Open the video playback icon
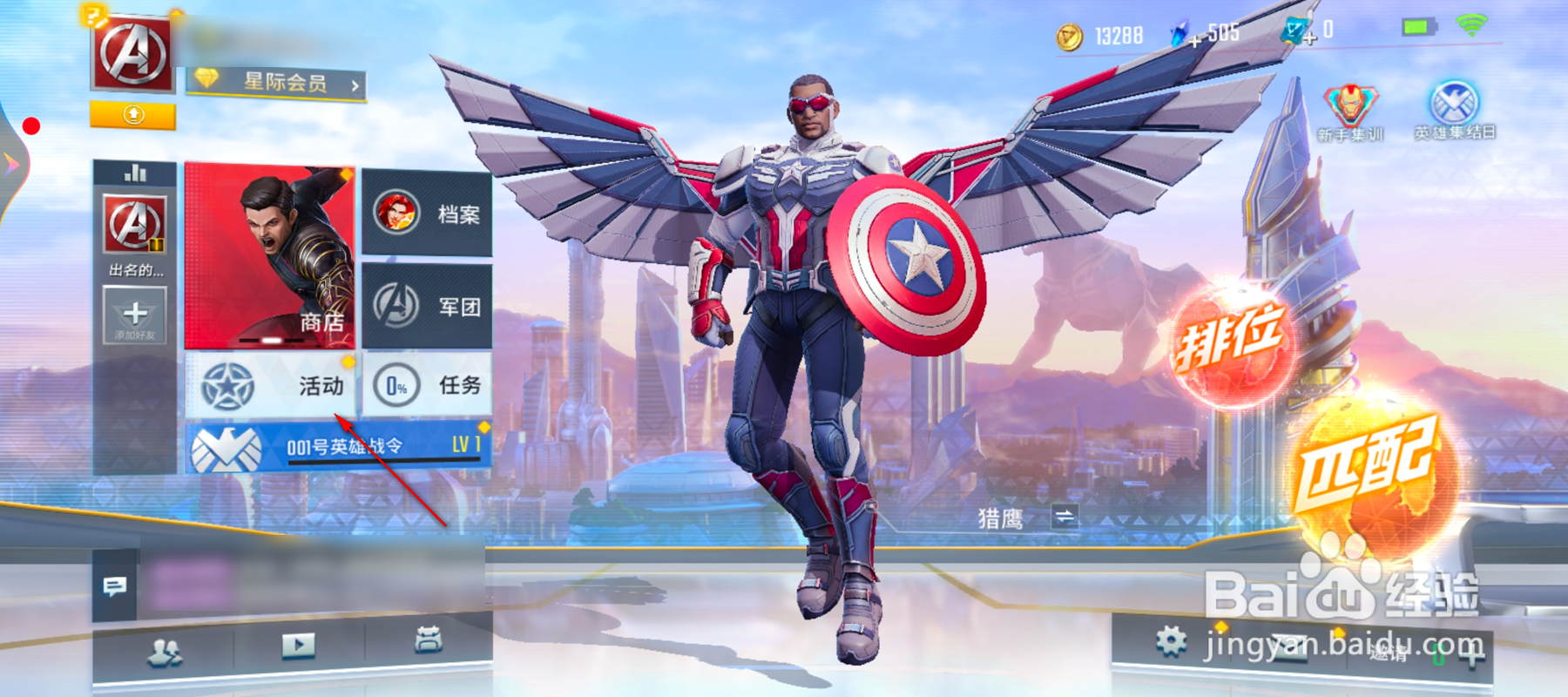The height and width of the screenshot is (697, 1568). [298, 646]
